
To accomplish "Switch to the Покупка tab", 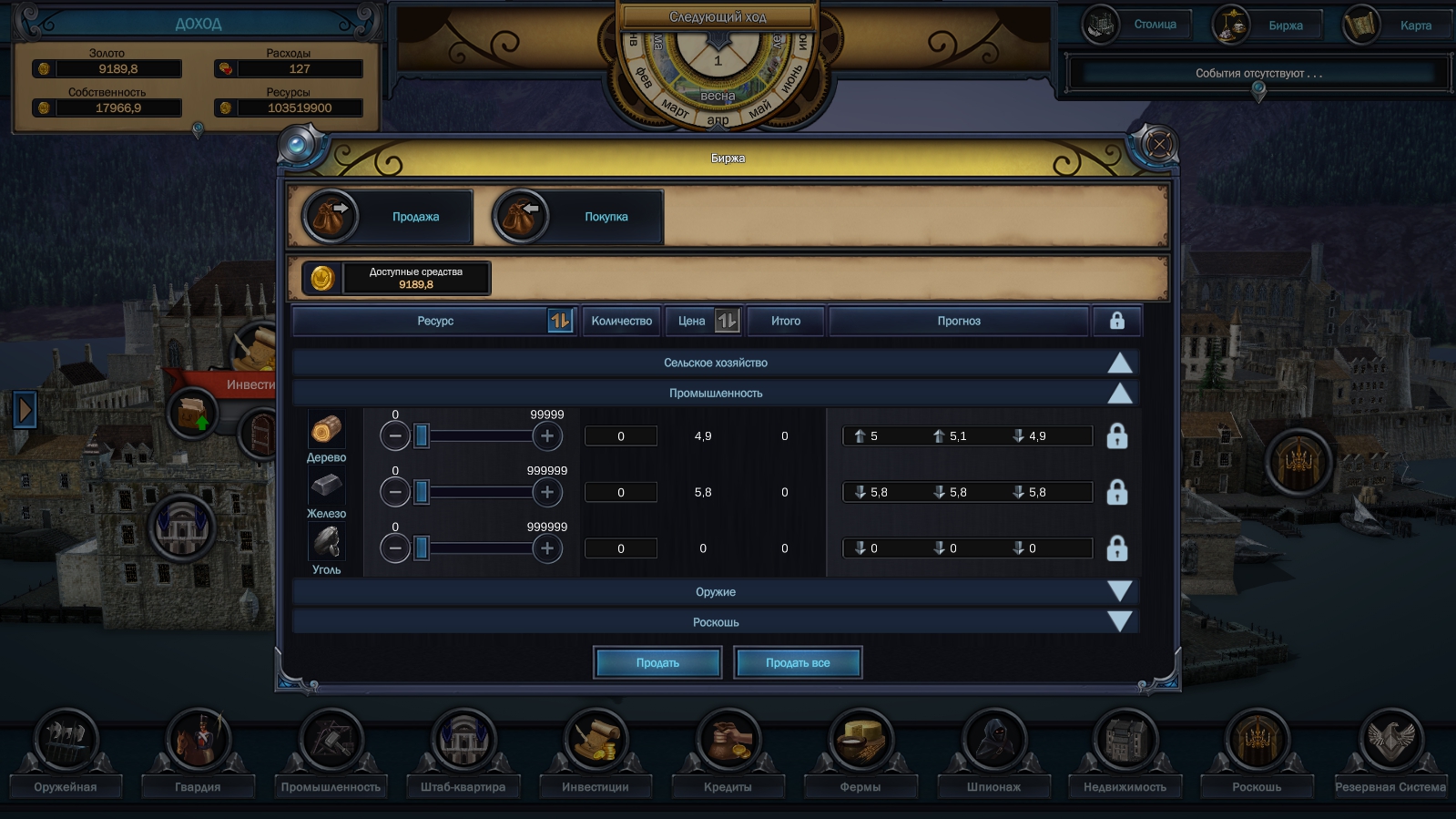I will (571, 216).
